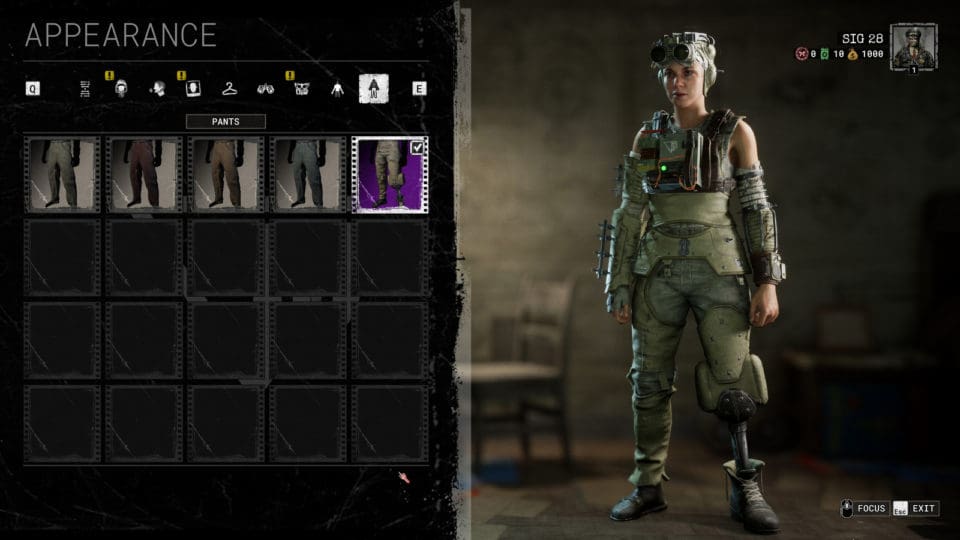Switch to the portrait photo category
The image size is (960, 540).
[x=193, y=88]
